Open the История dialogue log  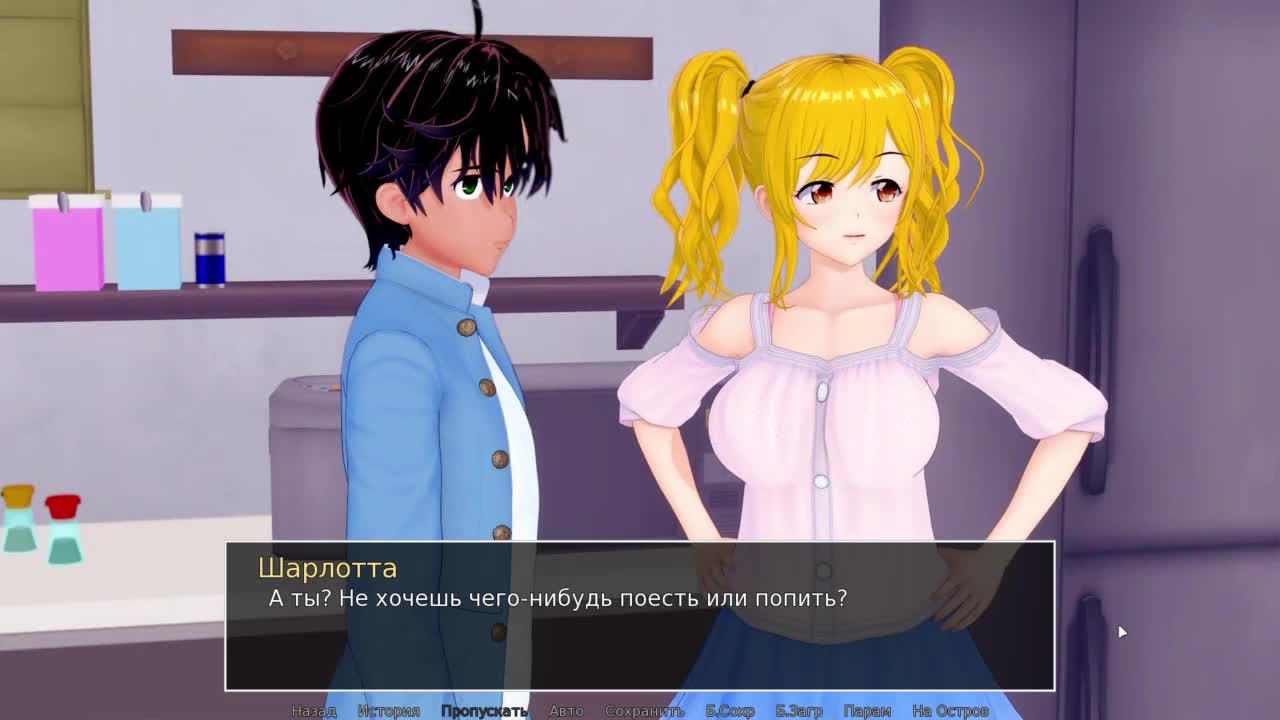[x=388, y=711]
